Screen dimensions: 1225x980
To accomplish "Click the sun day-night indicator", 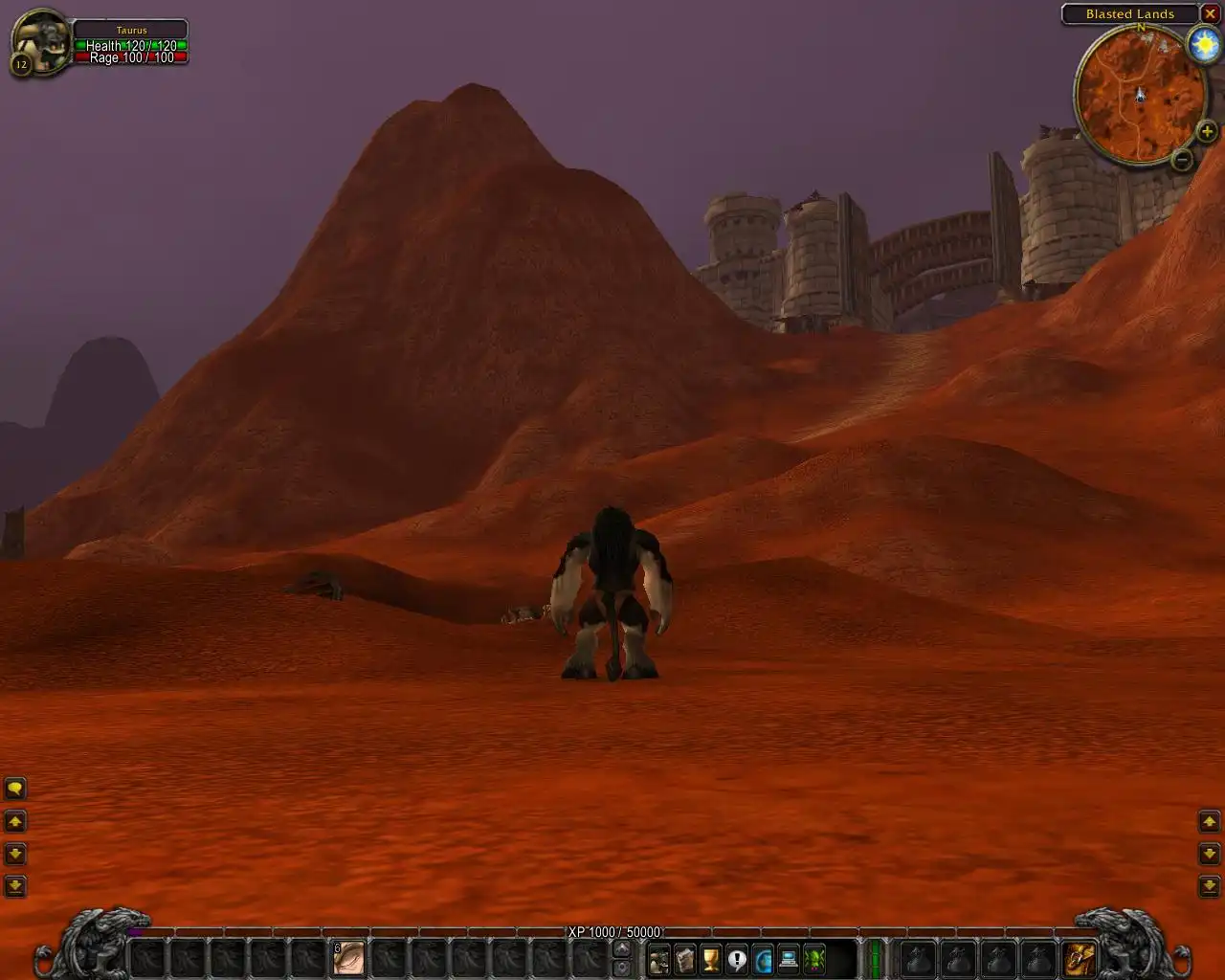I will pyautogui.click(x=1202, y=46).
